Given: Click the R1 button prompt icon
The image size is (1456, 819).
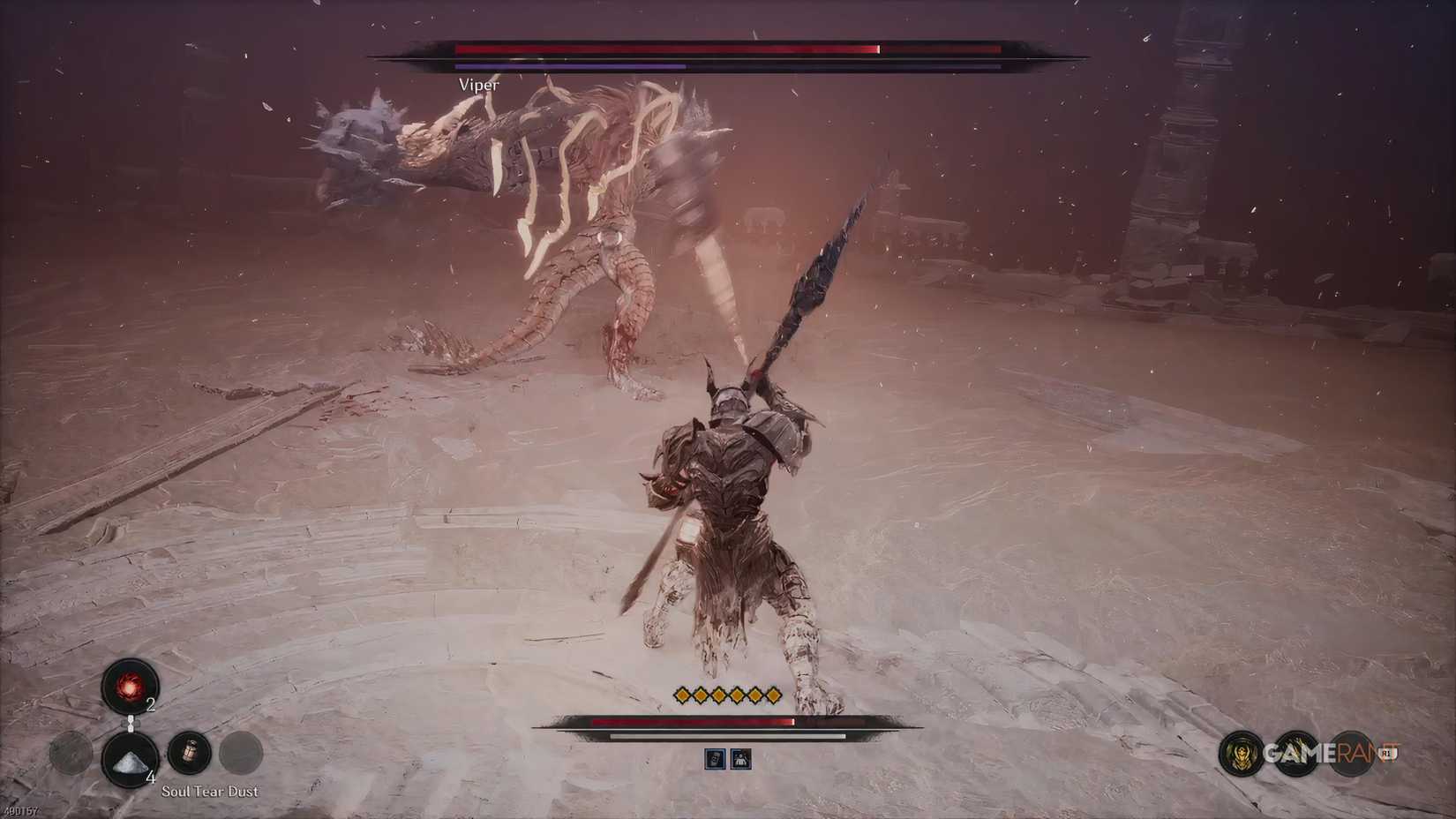Looking at the screenshot, I should [x=1387, y=752].
